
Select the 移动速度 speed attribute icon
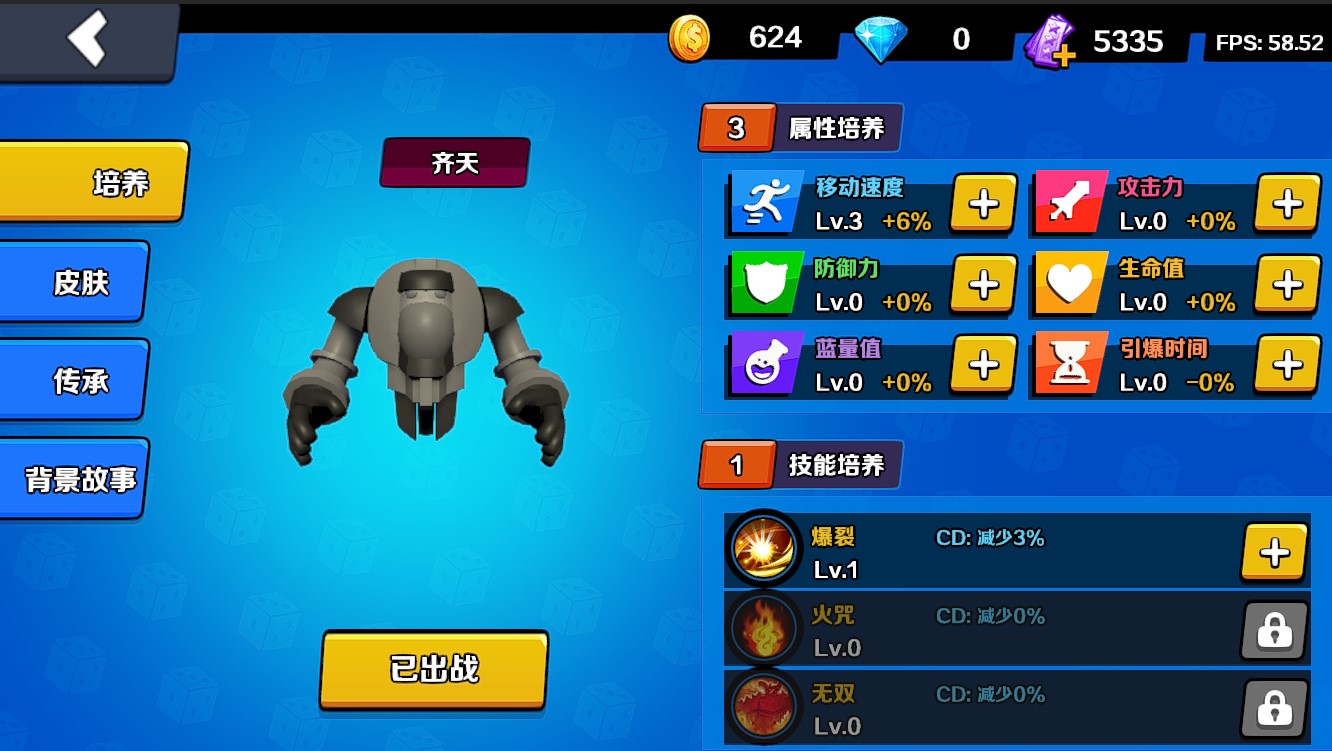pos(765,202)
